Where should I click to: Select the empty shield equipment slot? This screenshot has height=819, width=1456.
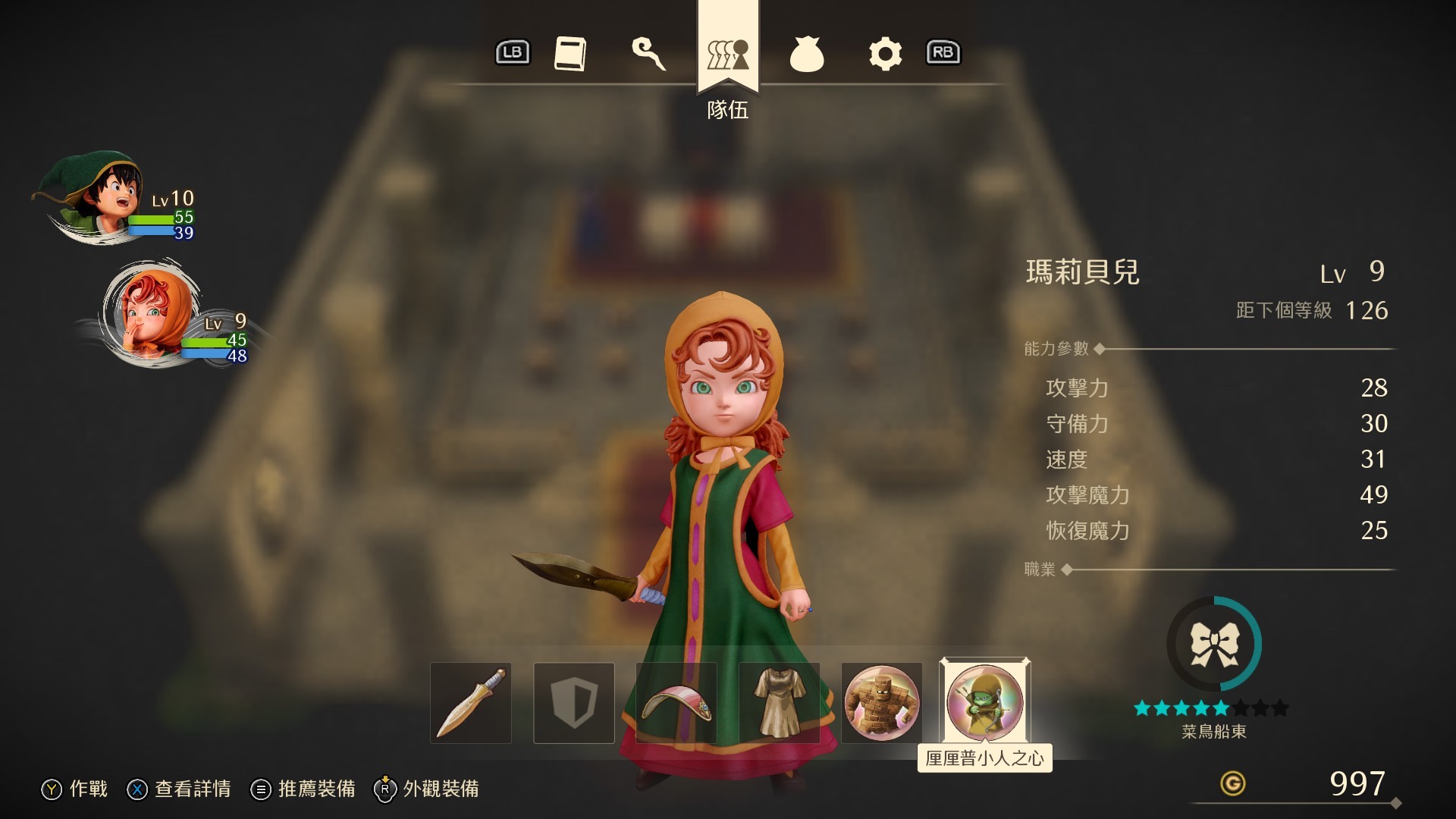(573, 703)
